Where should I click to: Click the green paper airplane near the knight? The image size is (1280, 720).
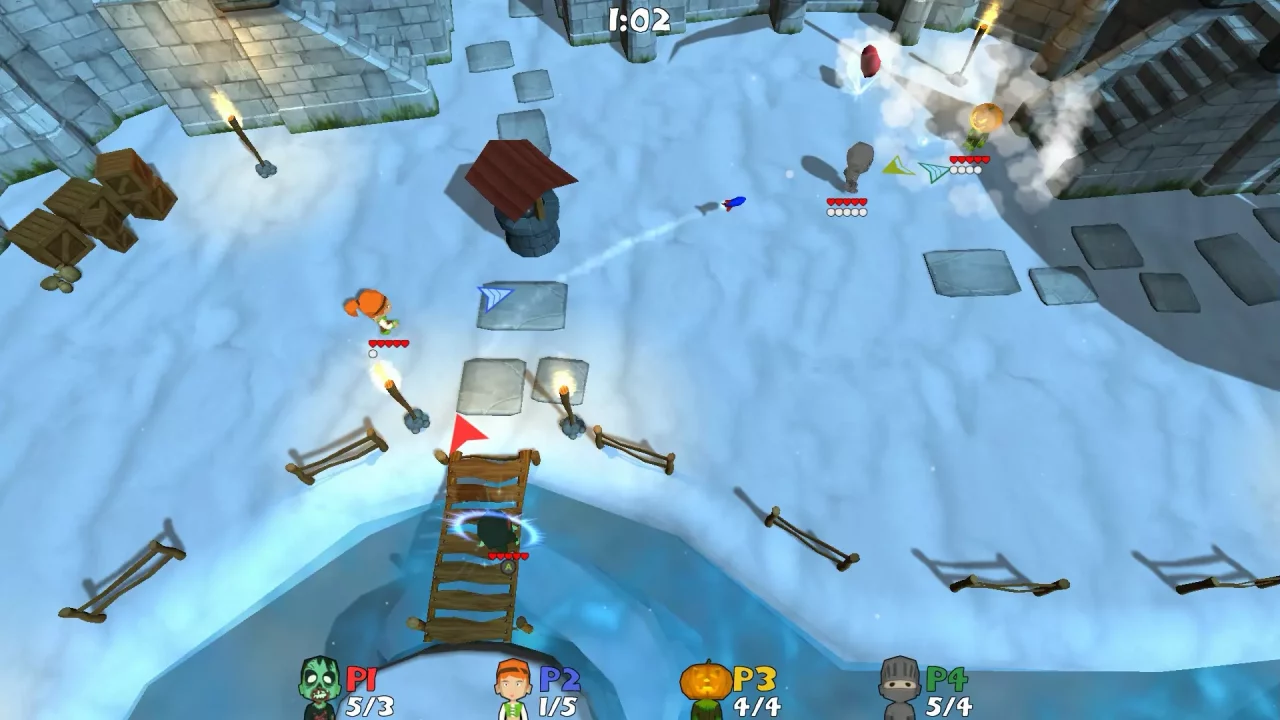[934, 170]
